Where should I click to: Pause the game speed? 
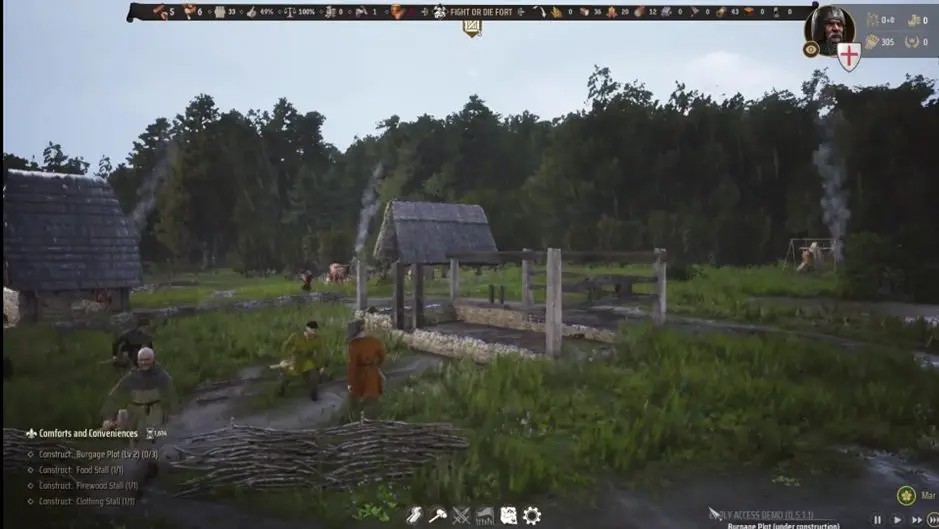(877, 520)
